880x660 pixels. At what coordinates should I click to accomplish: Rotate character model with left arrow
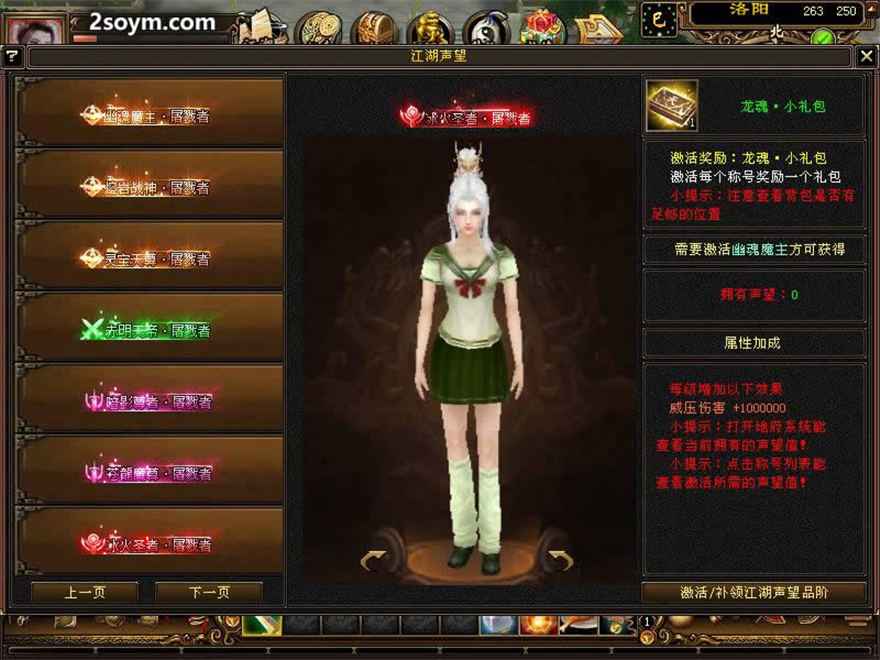[x=373, y=560]
